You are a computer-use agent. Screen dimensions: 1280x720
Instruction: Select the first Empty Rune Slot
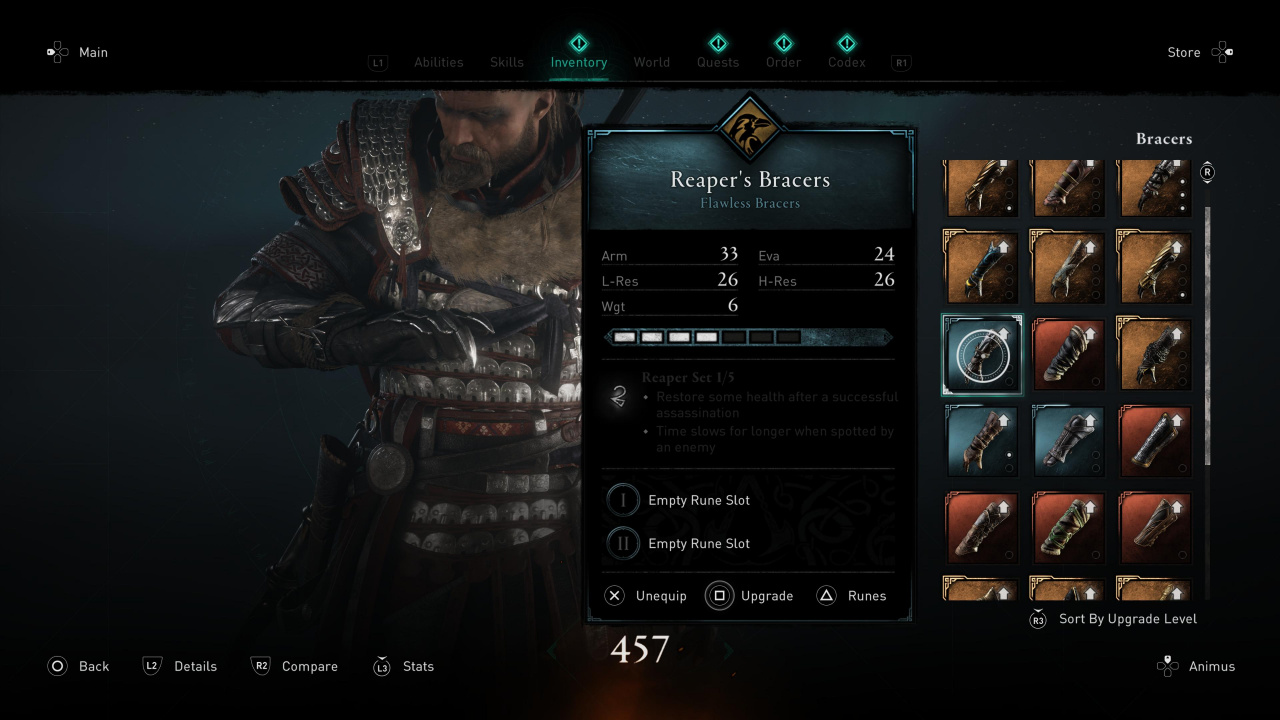pyautogui.click(x=698, y=500)
